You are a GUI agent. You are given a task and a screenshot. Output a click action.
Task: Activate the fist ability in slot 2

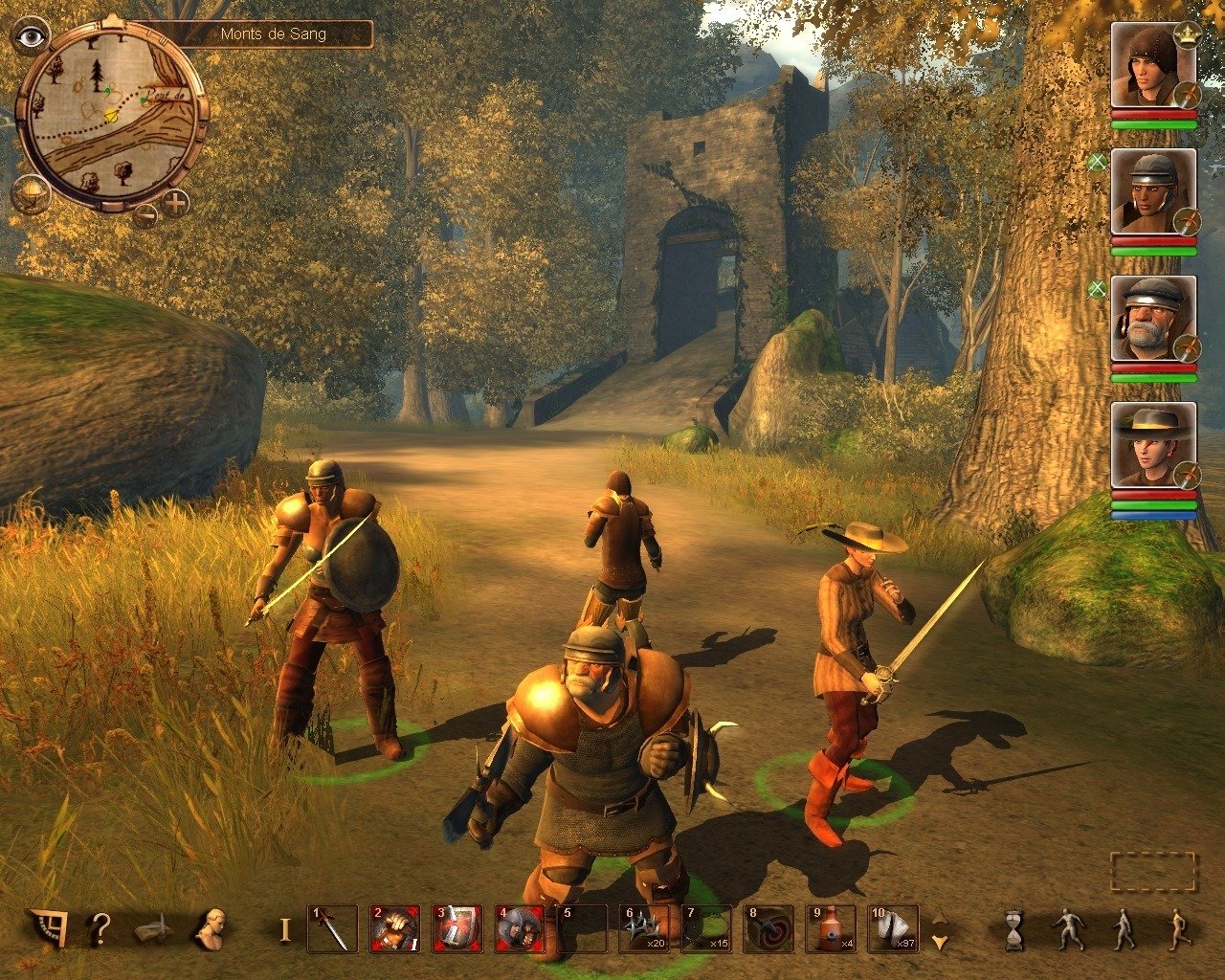coord(394,928)
